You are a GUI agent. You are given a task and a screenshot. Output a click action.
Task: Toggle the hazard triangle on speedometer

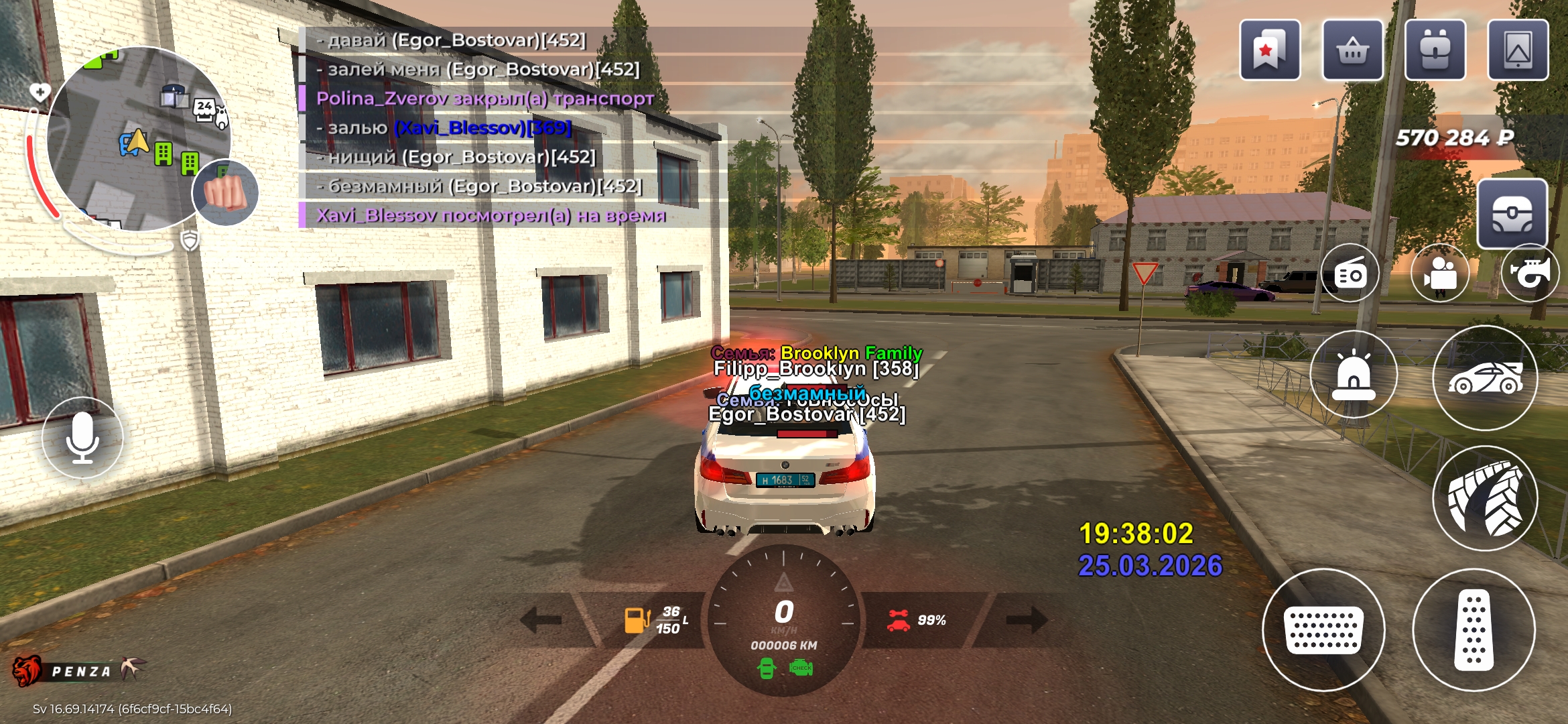[783, 583]
